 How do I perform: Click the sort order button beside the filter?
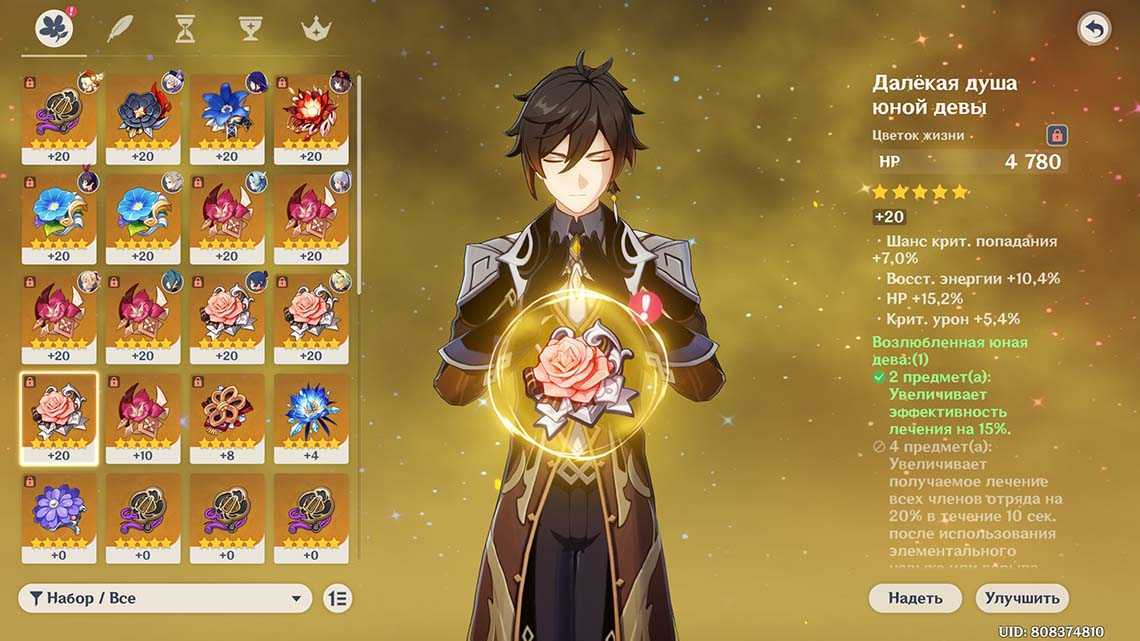click(x=338, y=598)
